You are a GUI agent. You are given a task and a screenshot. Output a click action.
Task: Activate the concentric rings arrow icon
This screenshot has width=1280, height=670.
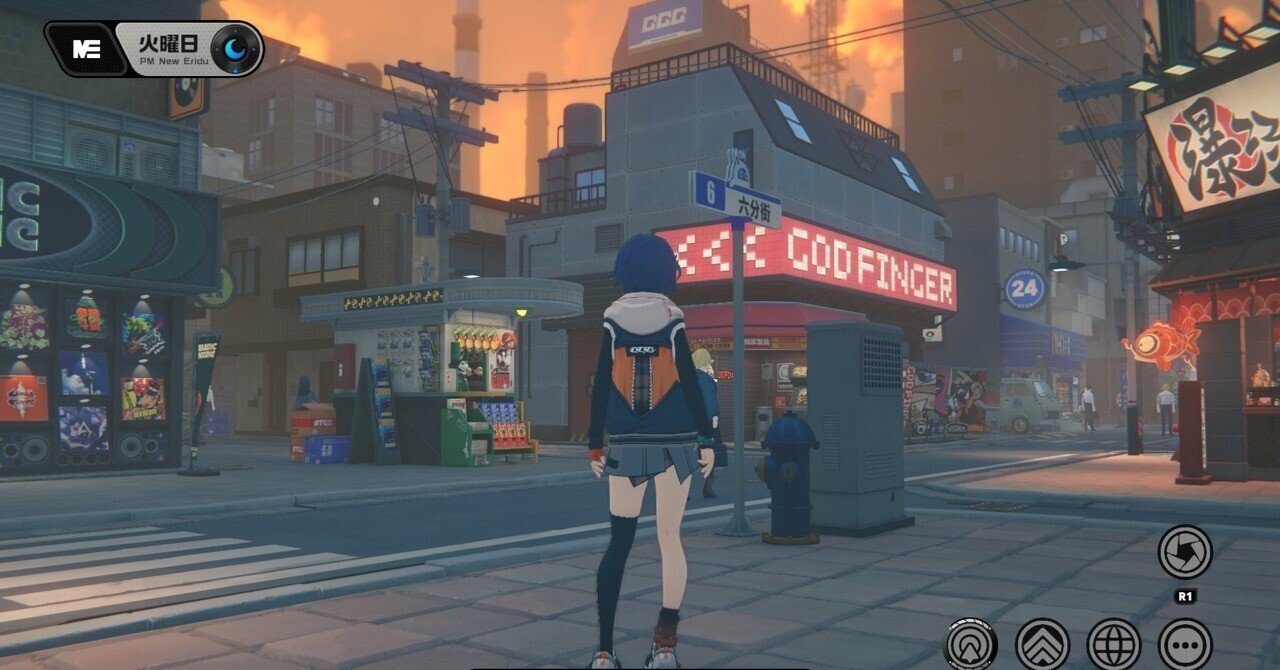point(970,644)
